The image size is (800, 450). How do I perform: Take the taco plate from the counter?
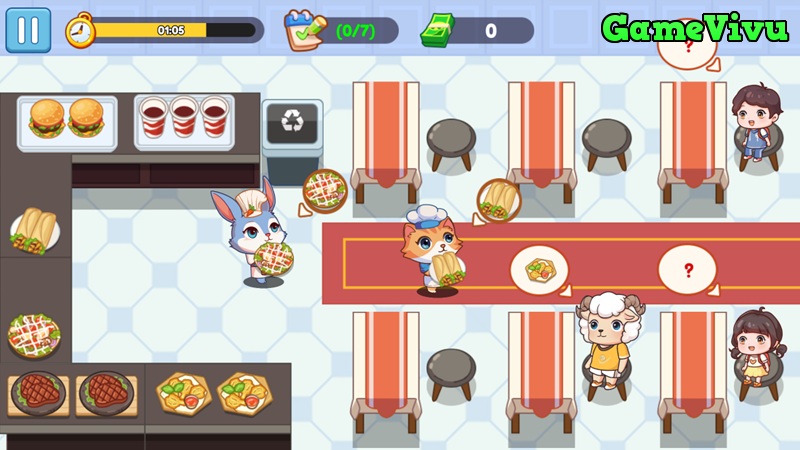[x=36, y=232]
